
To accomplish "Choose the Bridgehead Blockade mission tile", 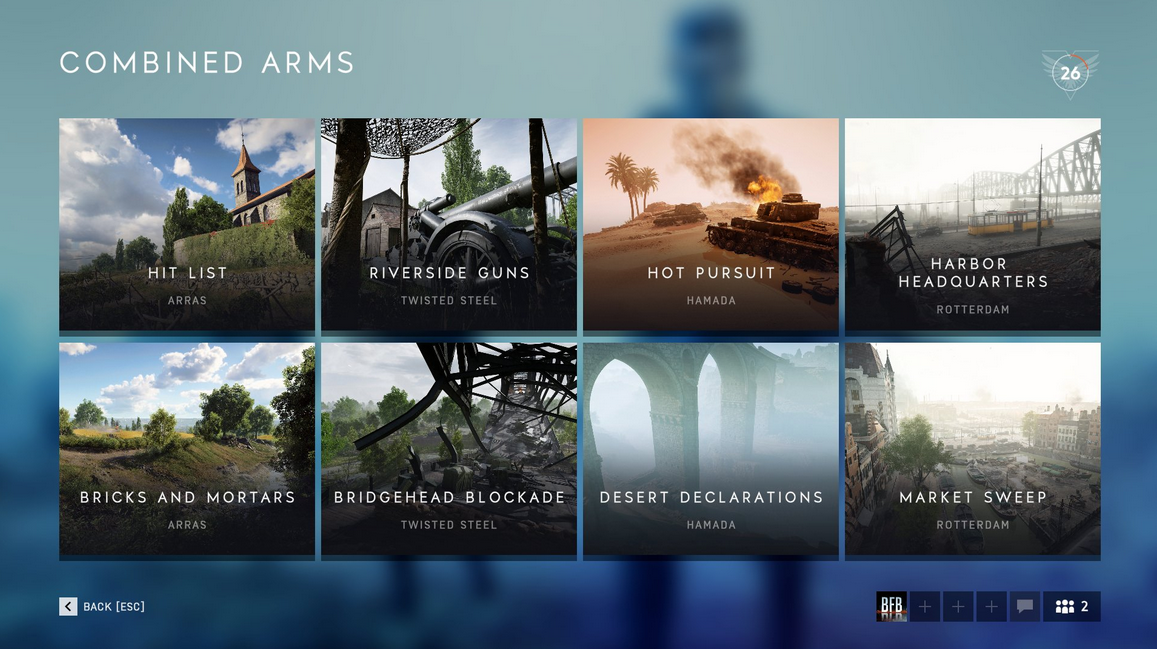I will [449, 449].
